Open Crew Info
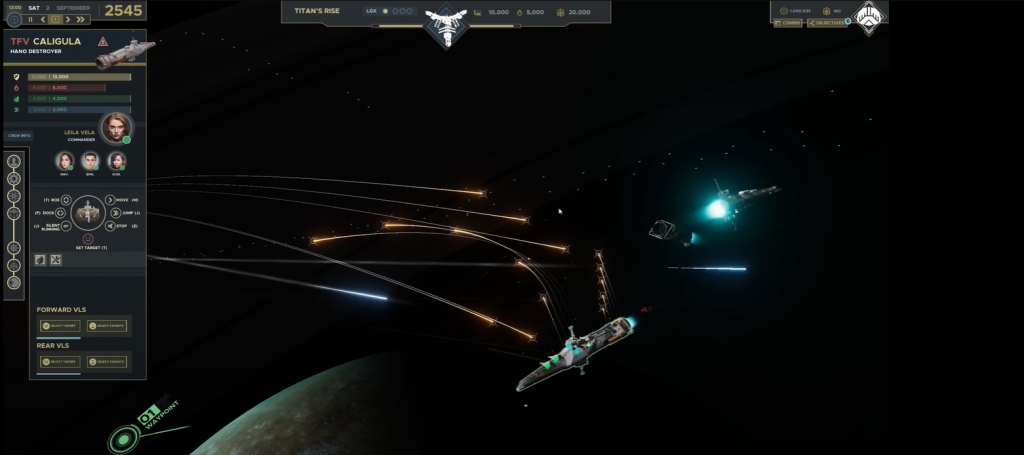 19,135
